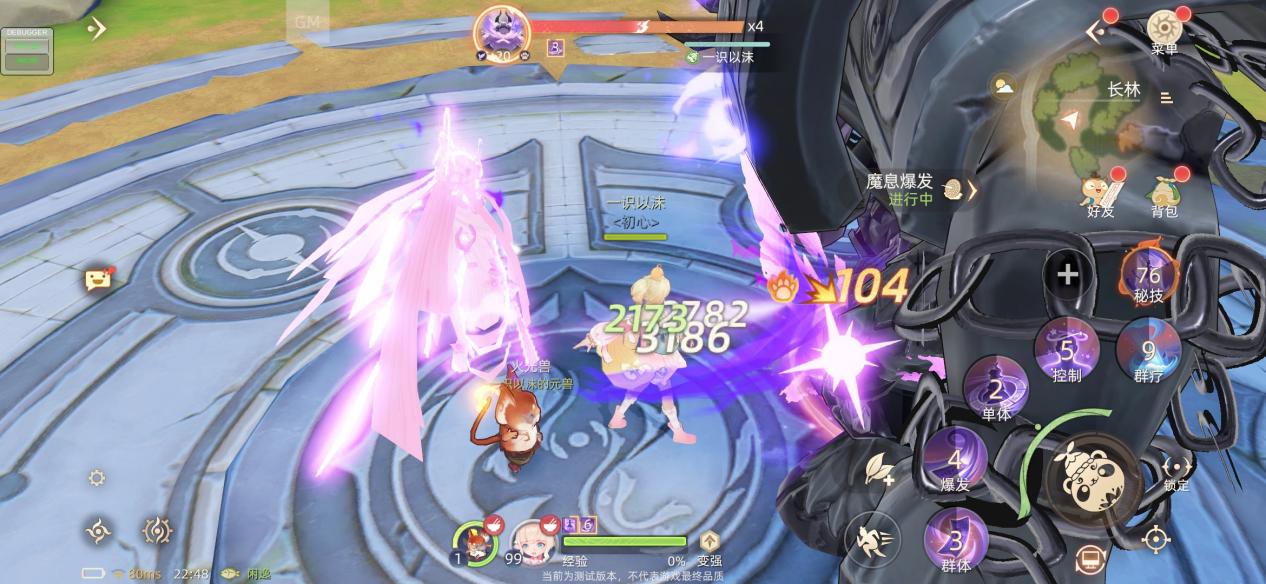Image resolution: width=1266 pixels, height=584 pixels.
Task: Open the small gear settings icon
Action: [97, 478]
